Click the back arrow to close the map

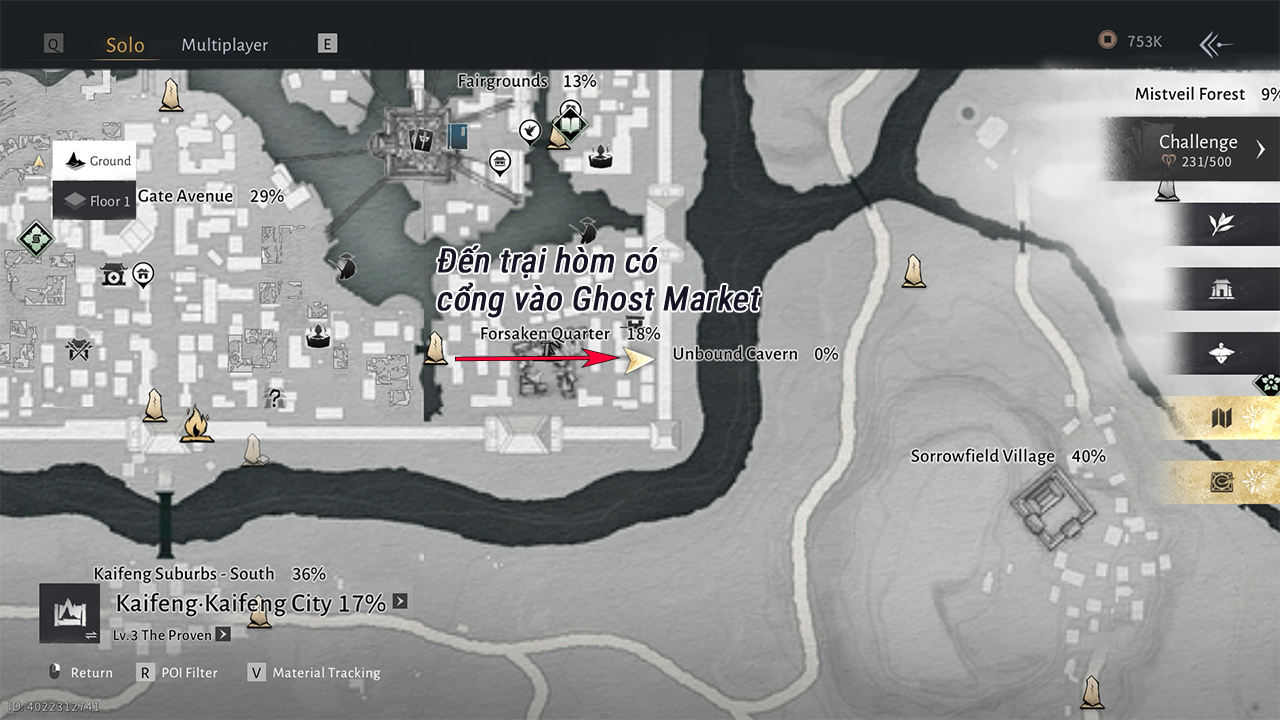pos(1216,43)
